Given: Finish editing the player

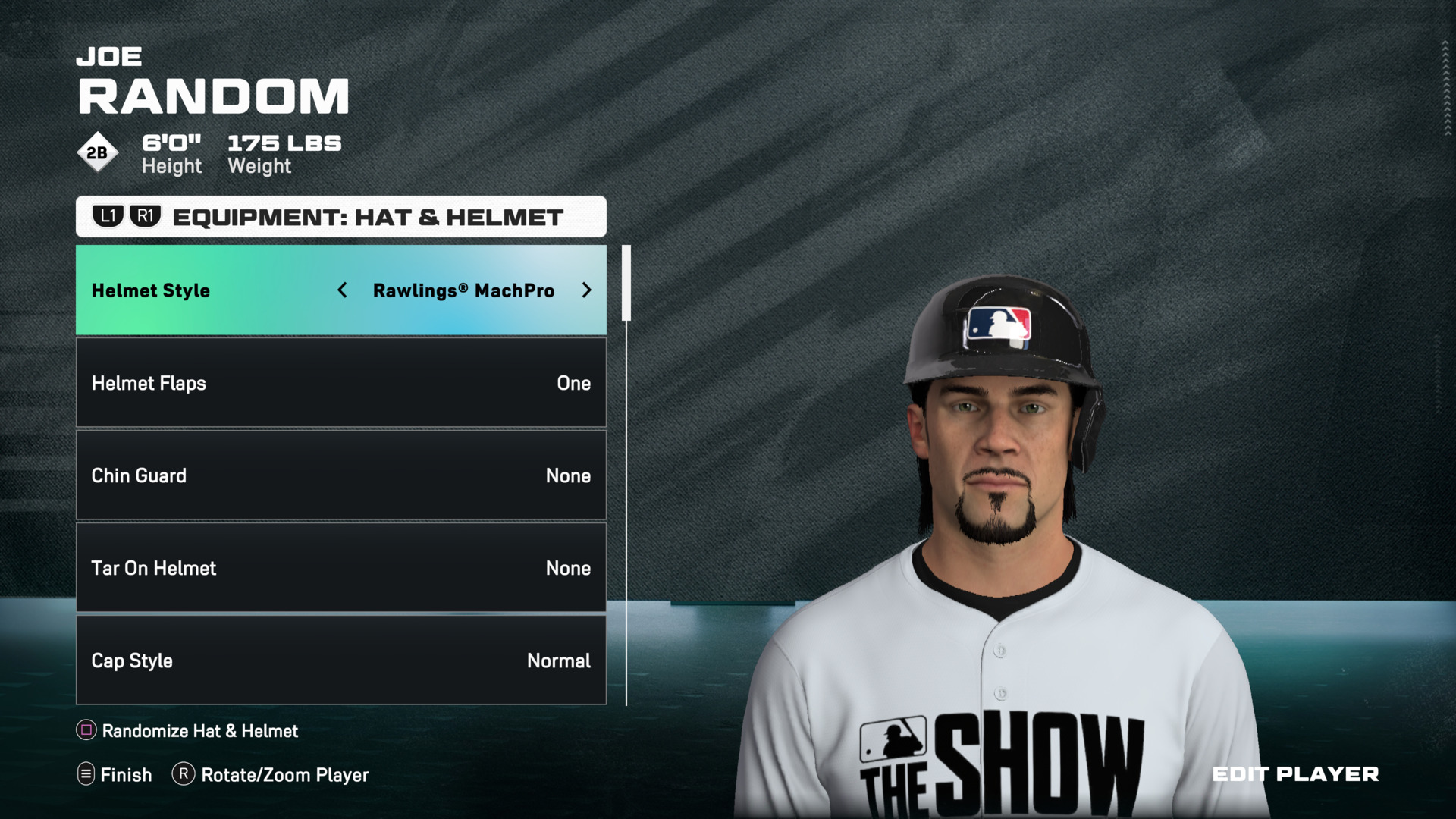Looking at the screenshot, I should [x=115, y=775].
